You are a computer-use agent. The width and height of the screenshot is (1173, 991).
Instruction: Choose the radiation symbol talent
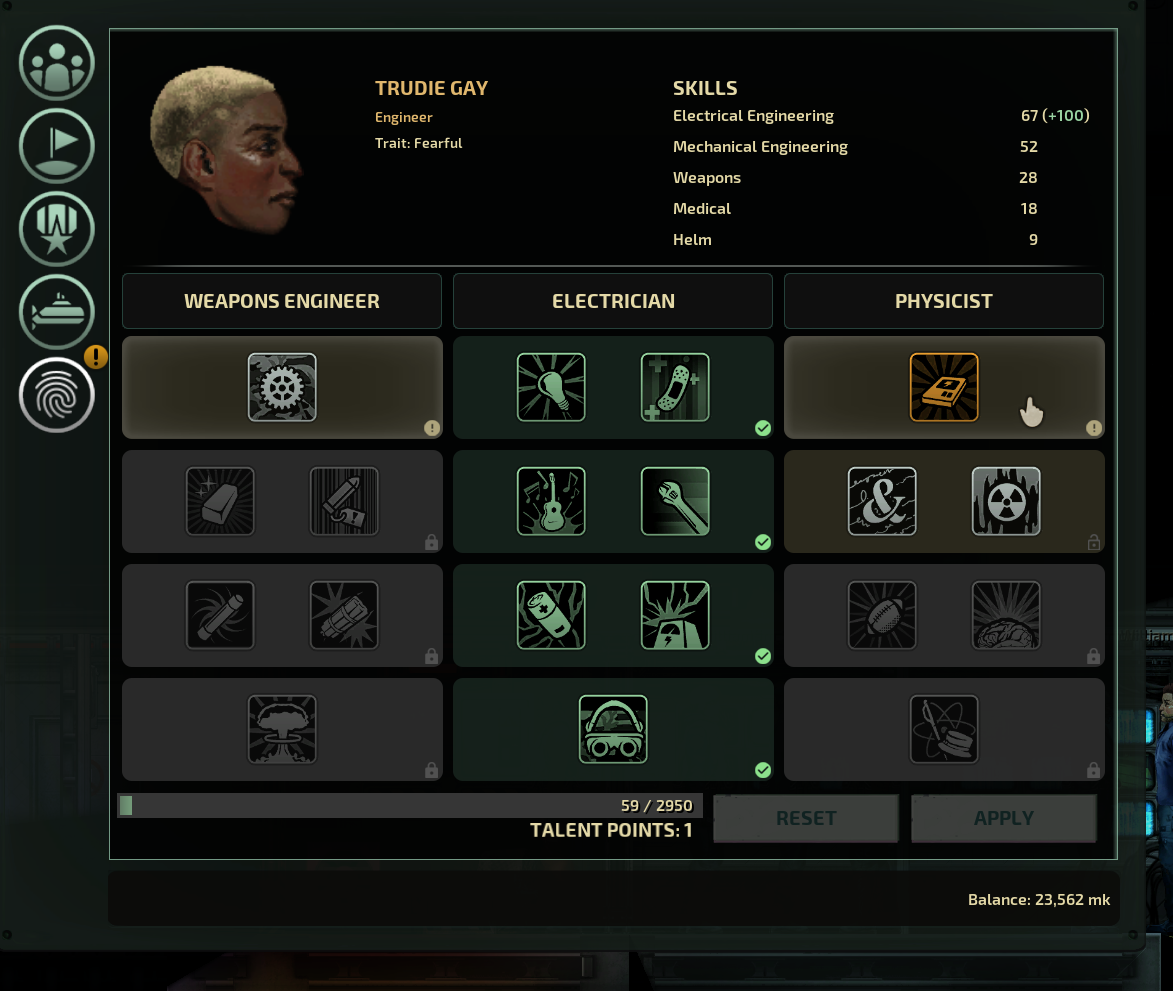coord(1006,501)
